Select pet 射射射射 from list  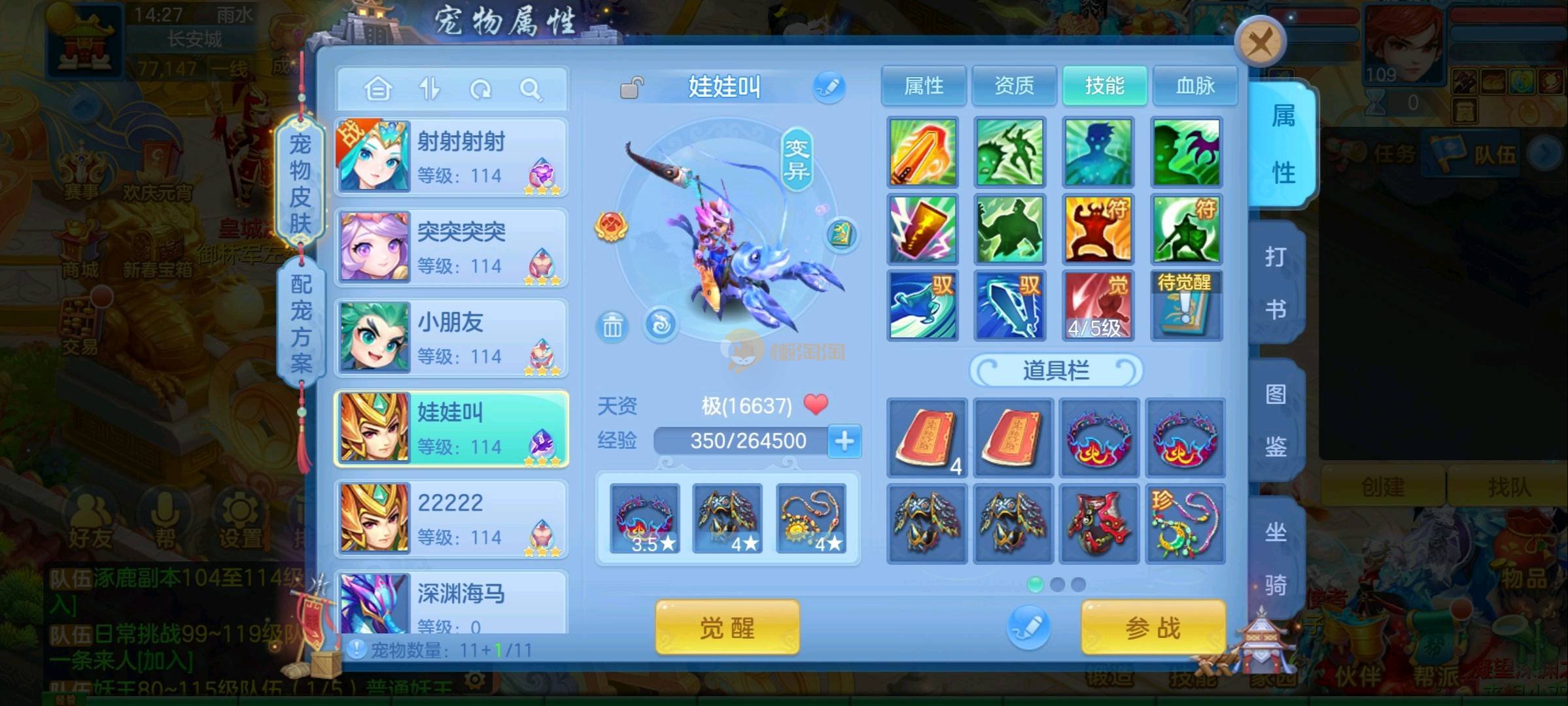451,157
